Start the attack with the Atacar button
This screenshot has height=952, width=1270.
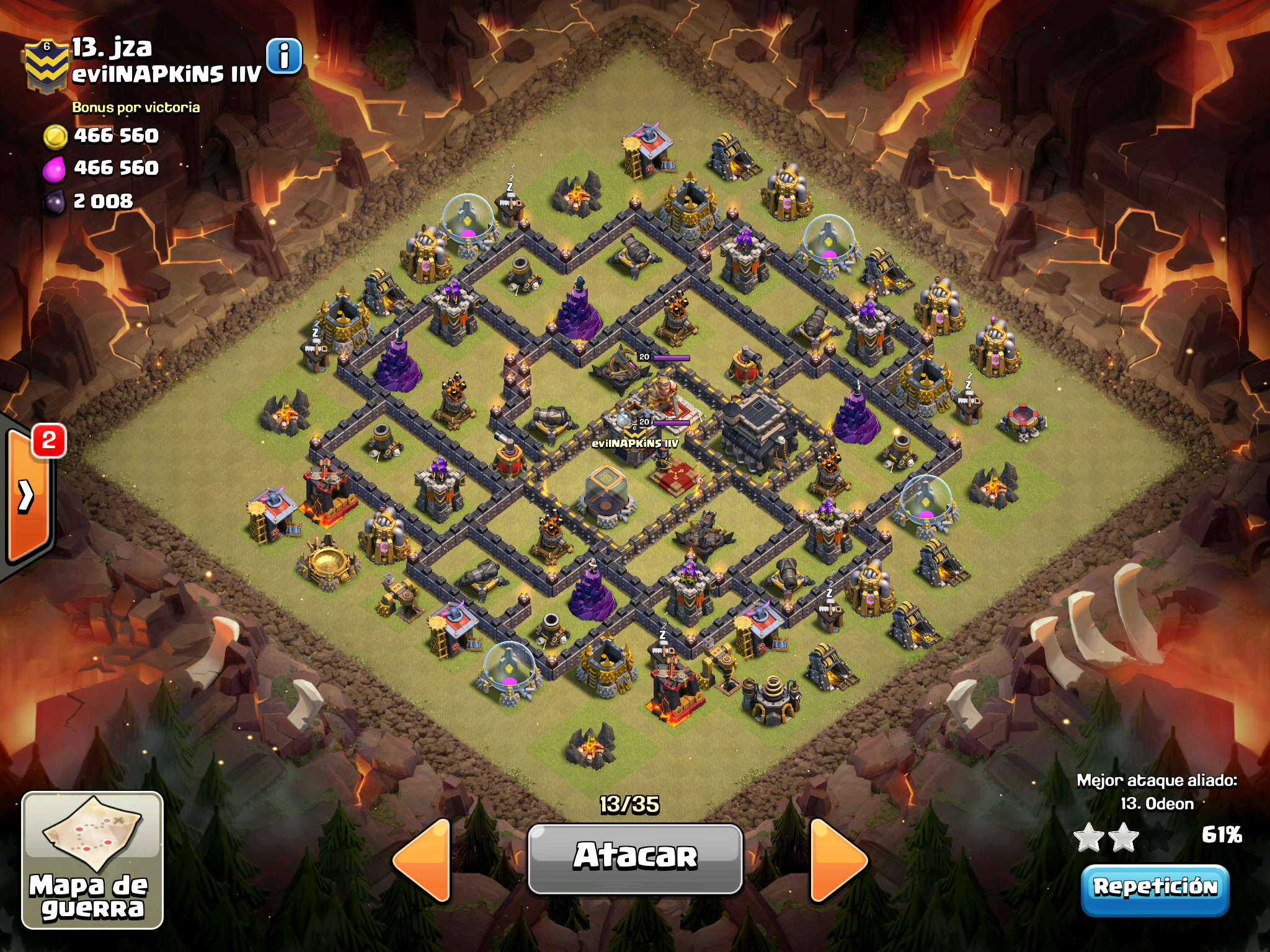click(x=635, y=858)
